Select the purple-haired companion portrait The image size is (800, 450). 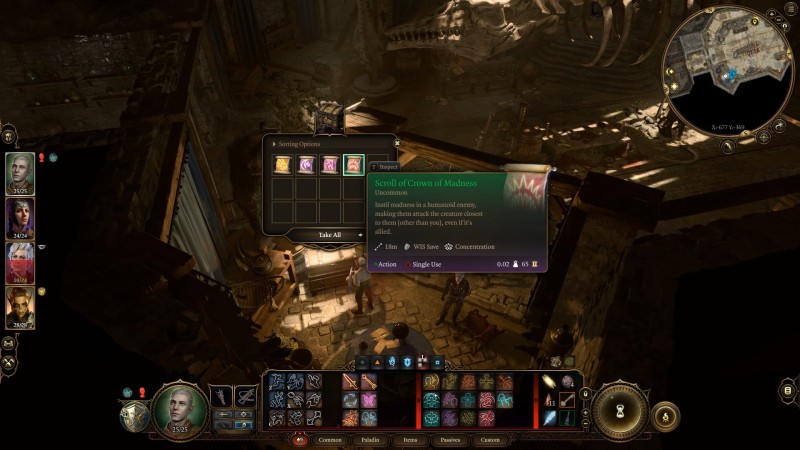point(20,217)
